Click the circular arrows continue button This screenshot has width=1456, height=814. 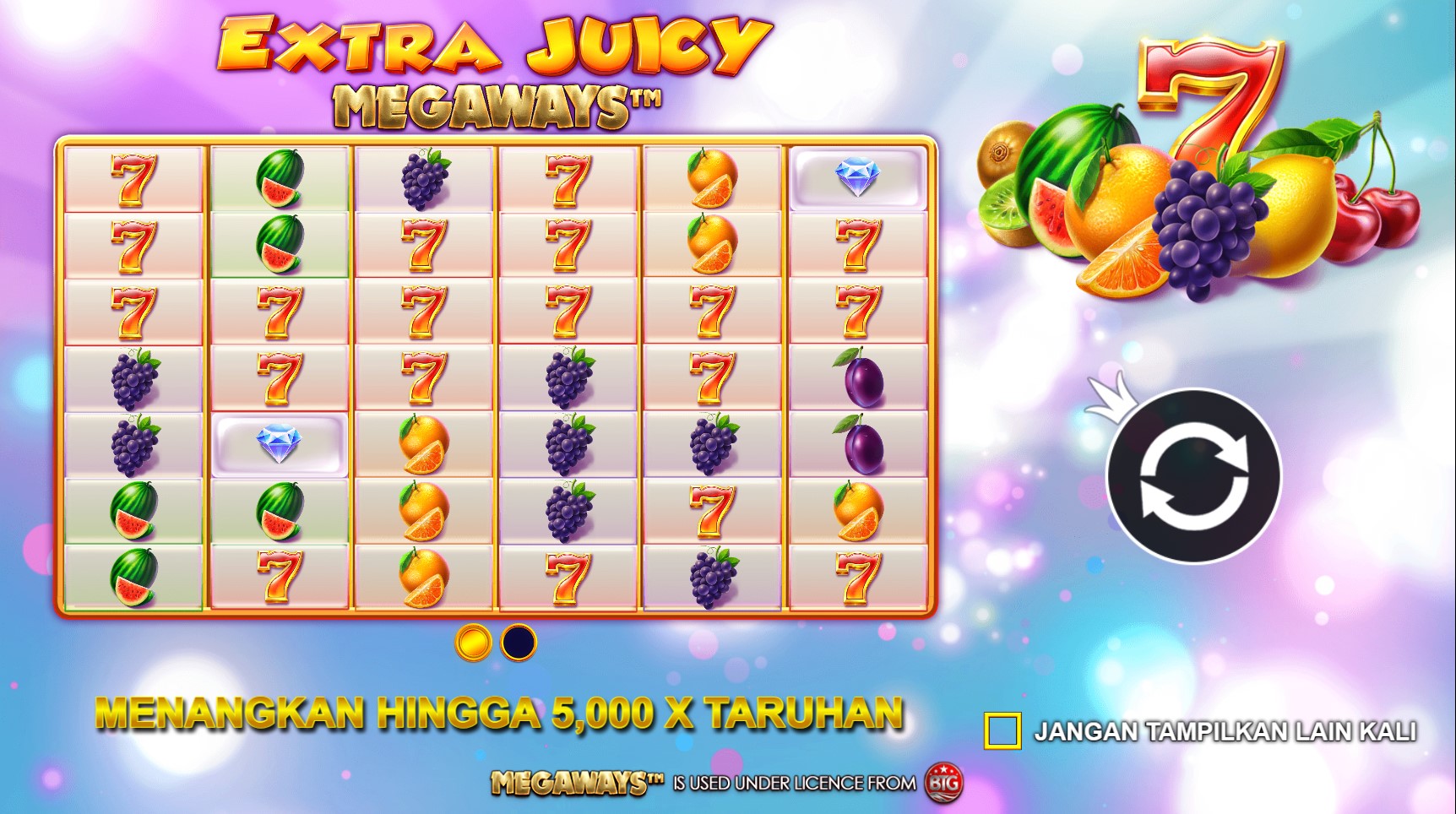click(1193, 476)
